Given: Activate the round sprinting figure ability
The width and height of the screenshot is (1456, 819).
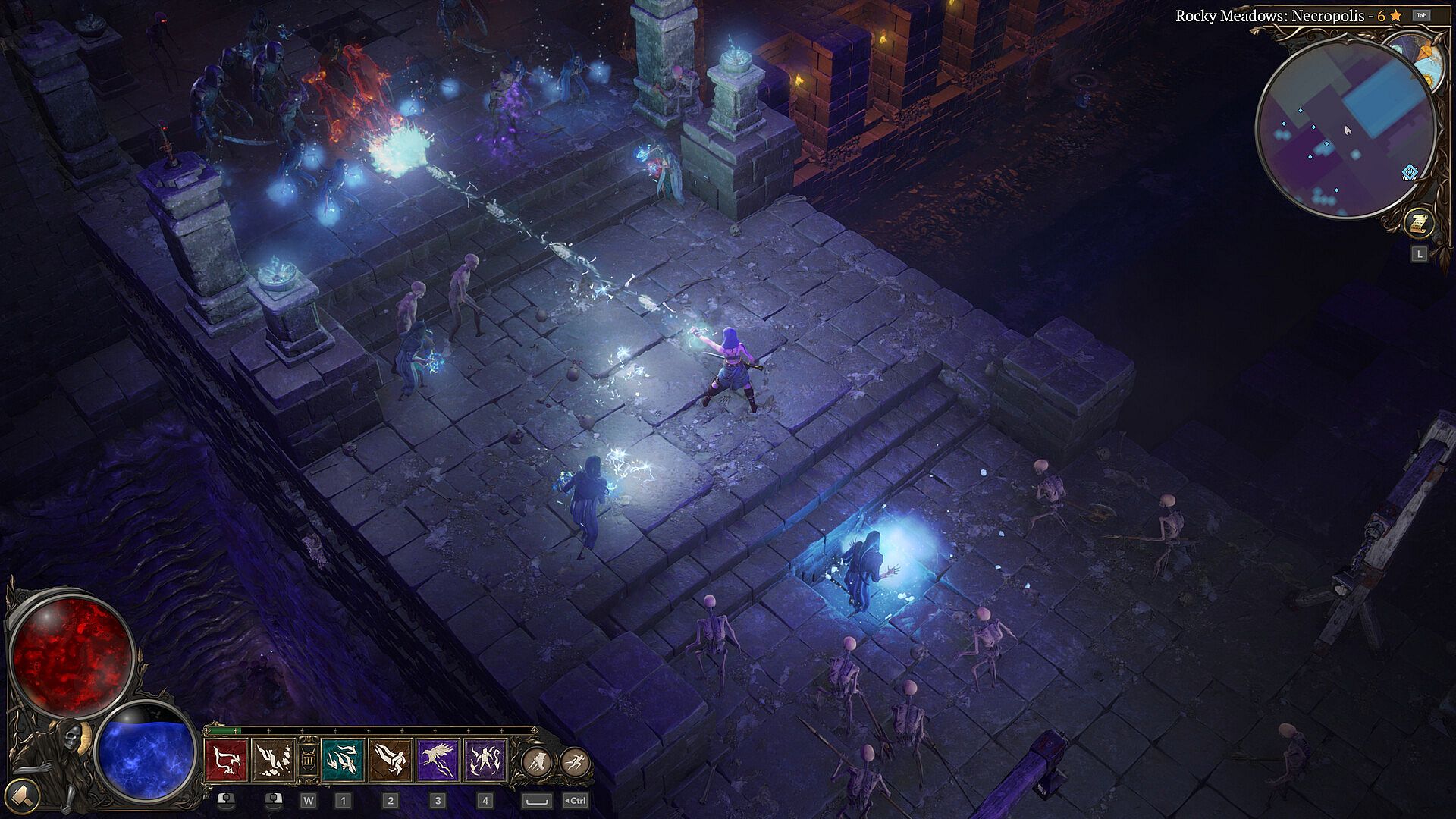Looking at the screenshot, I should point(575,760).
